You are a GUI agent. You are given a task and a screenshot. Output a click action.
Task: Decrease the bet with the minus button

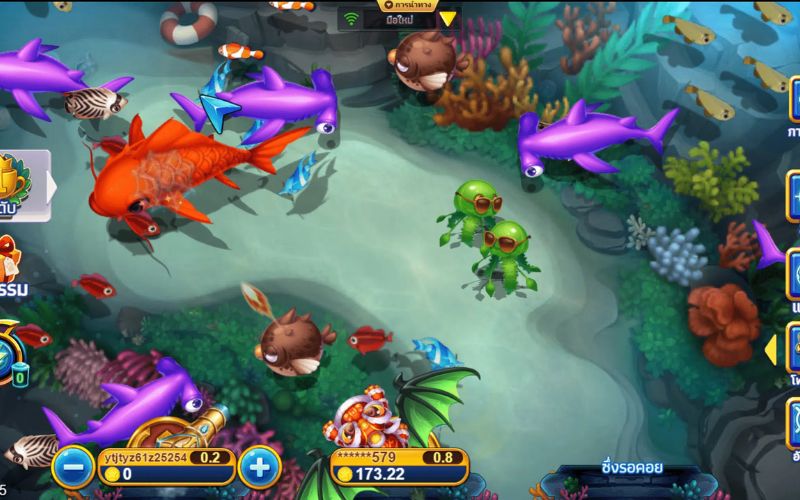[x=72, y=466]
